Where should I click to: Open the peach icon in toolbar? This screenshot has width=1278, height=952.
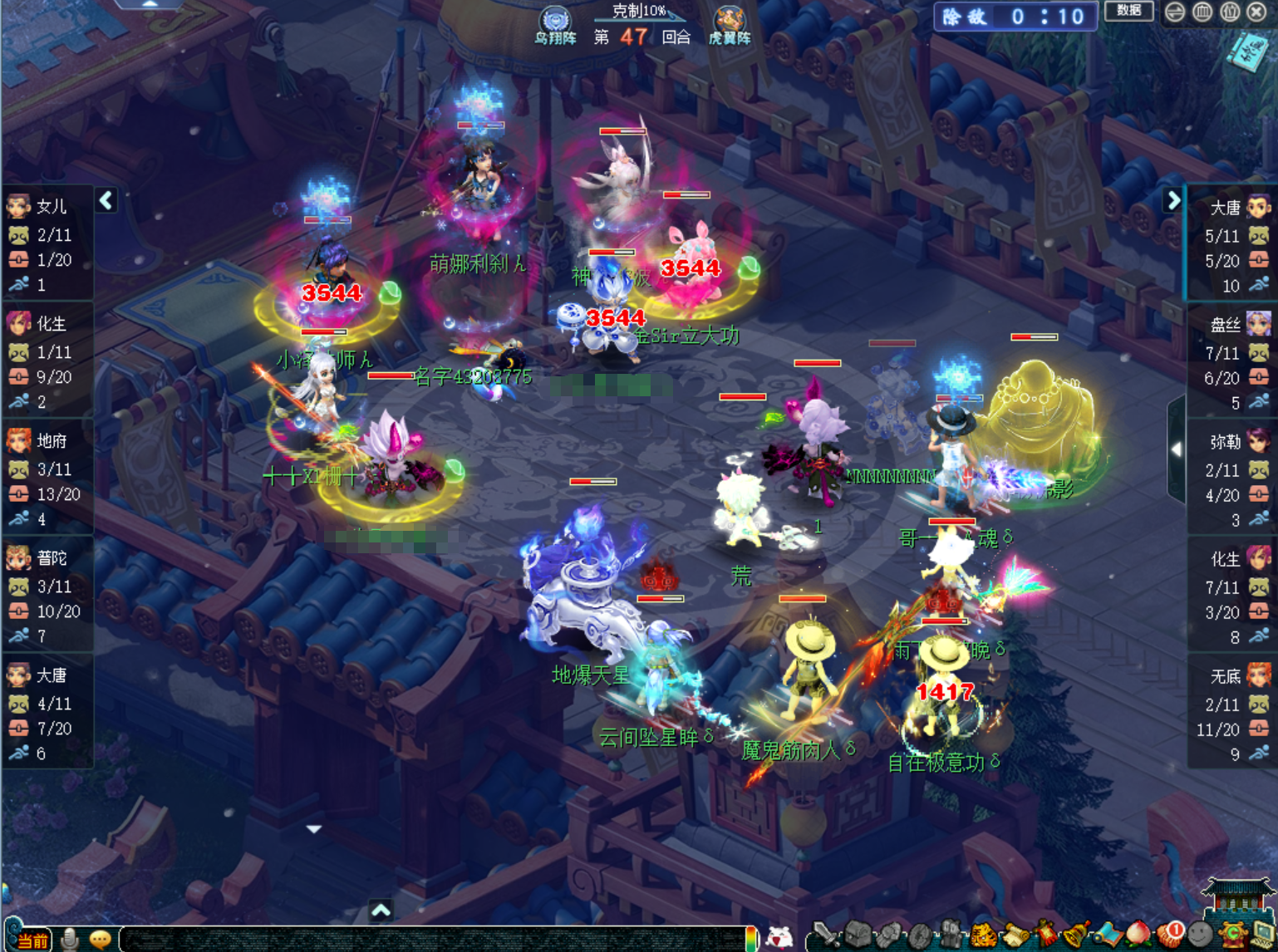pos(1138,935)
